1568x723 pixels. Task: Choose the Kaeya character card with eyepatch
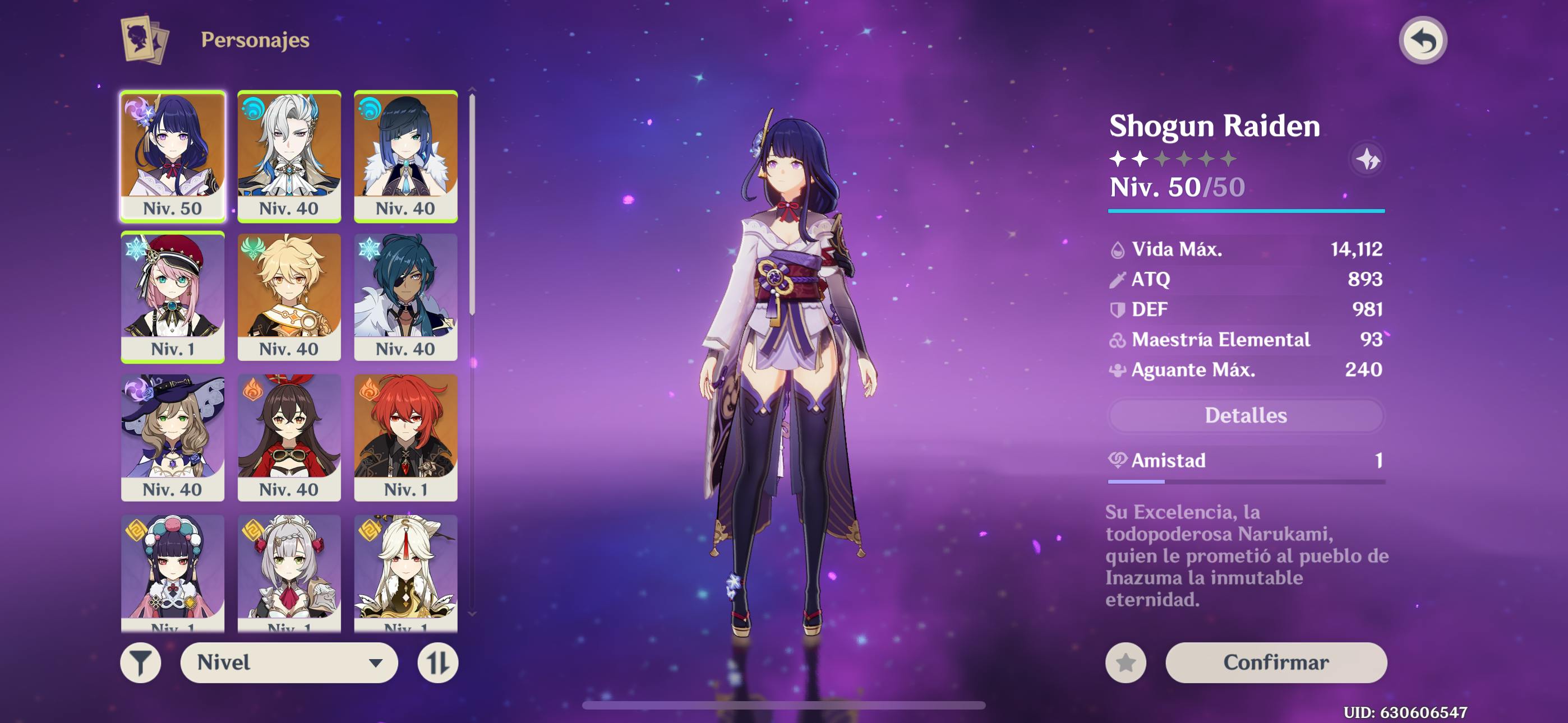coord(405,296)
